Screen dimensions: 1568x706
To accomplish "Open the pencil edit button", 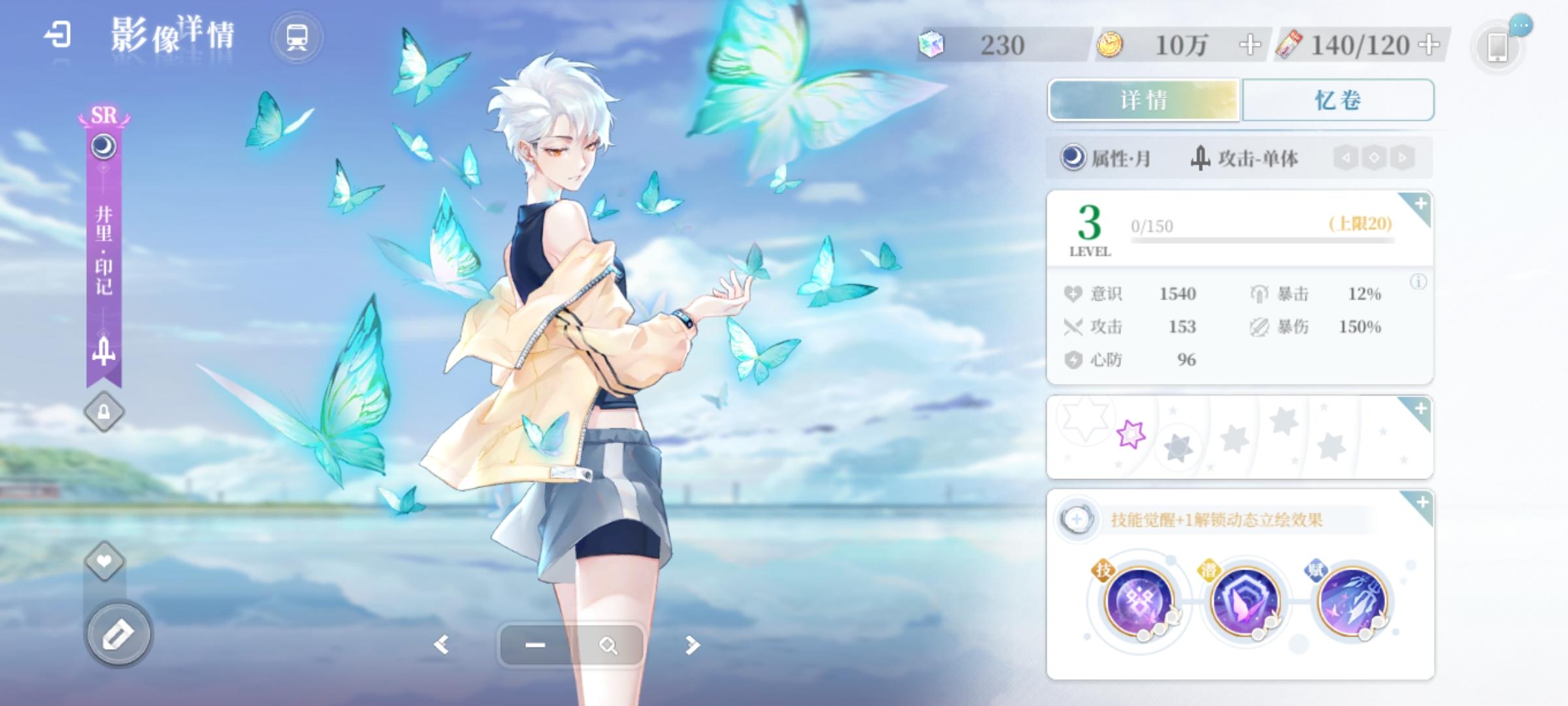I will tap(119, 633).
